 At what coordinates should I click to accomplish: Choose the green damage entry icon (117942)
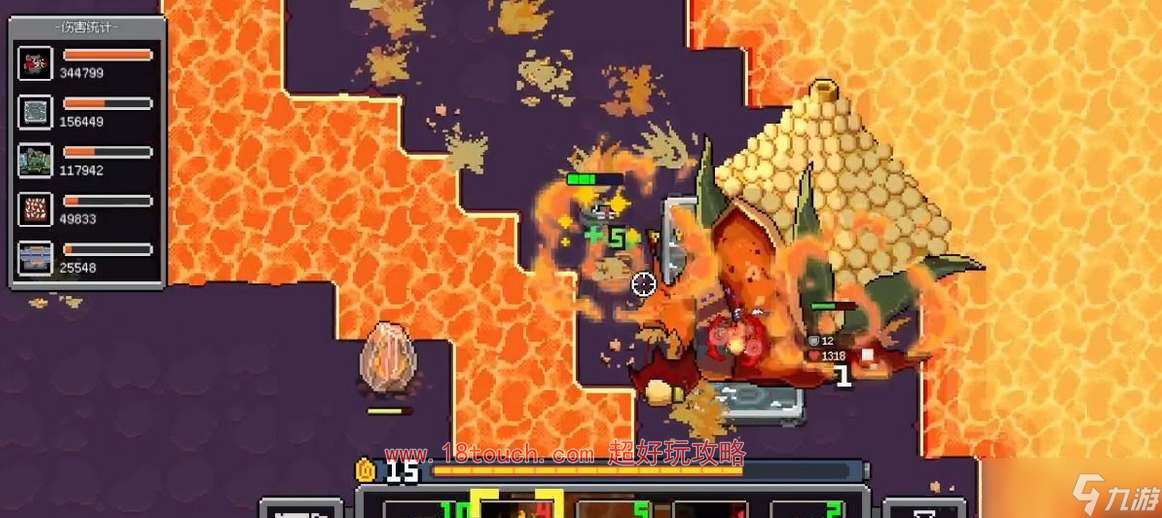pyautogui.click(x=35, y=160)
